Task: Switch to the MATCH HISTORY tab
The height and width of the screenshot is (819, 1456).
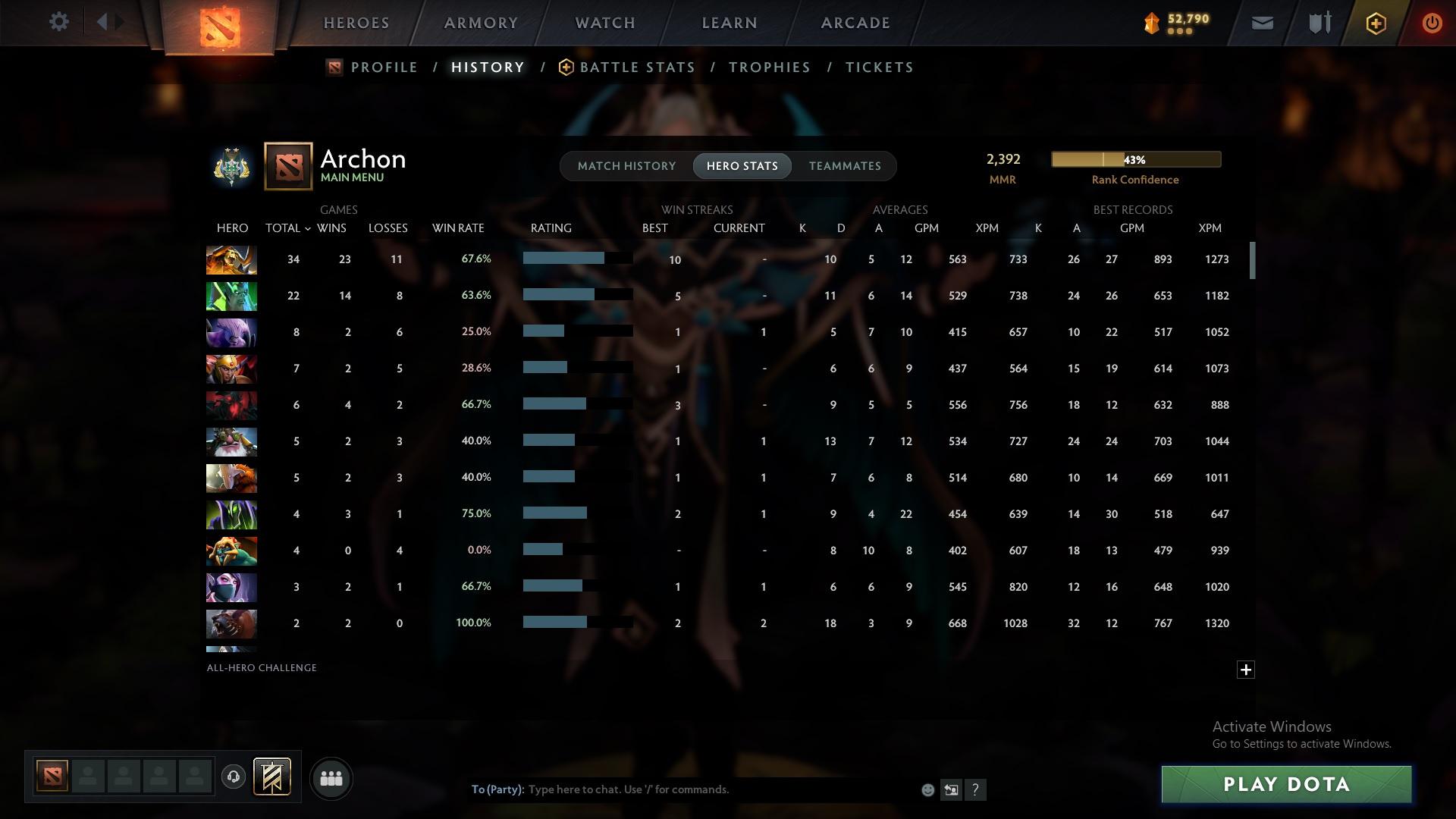Action: [626, 165]
